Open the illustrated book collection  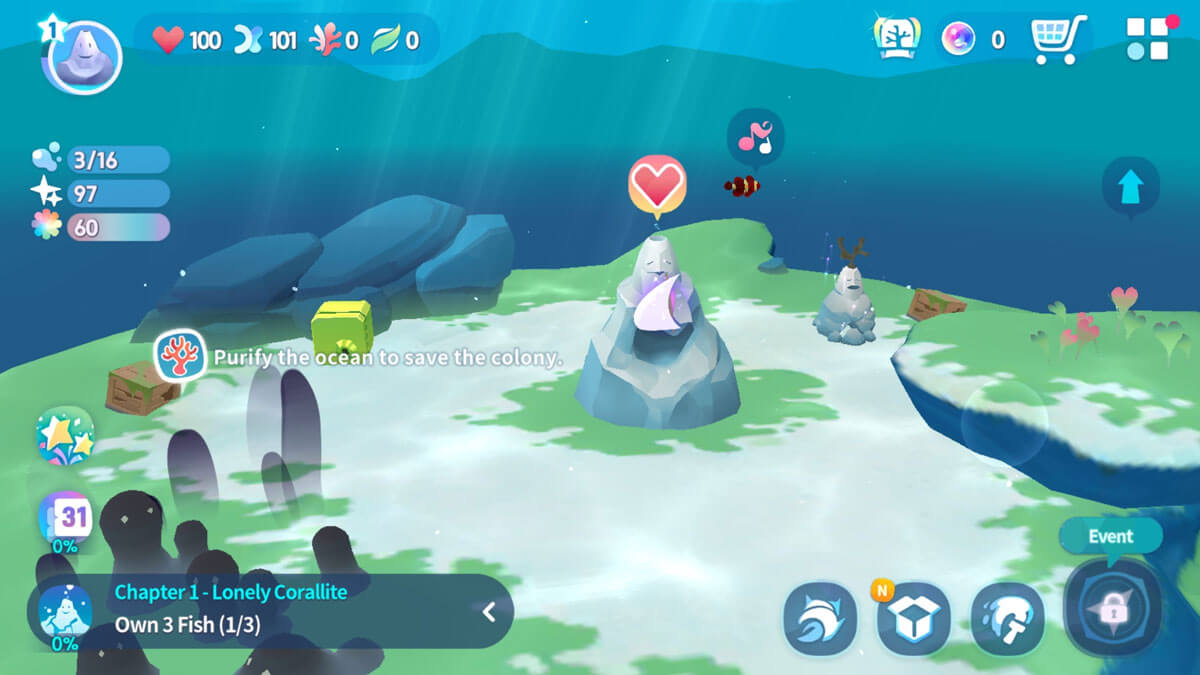coord(897,40)
